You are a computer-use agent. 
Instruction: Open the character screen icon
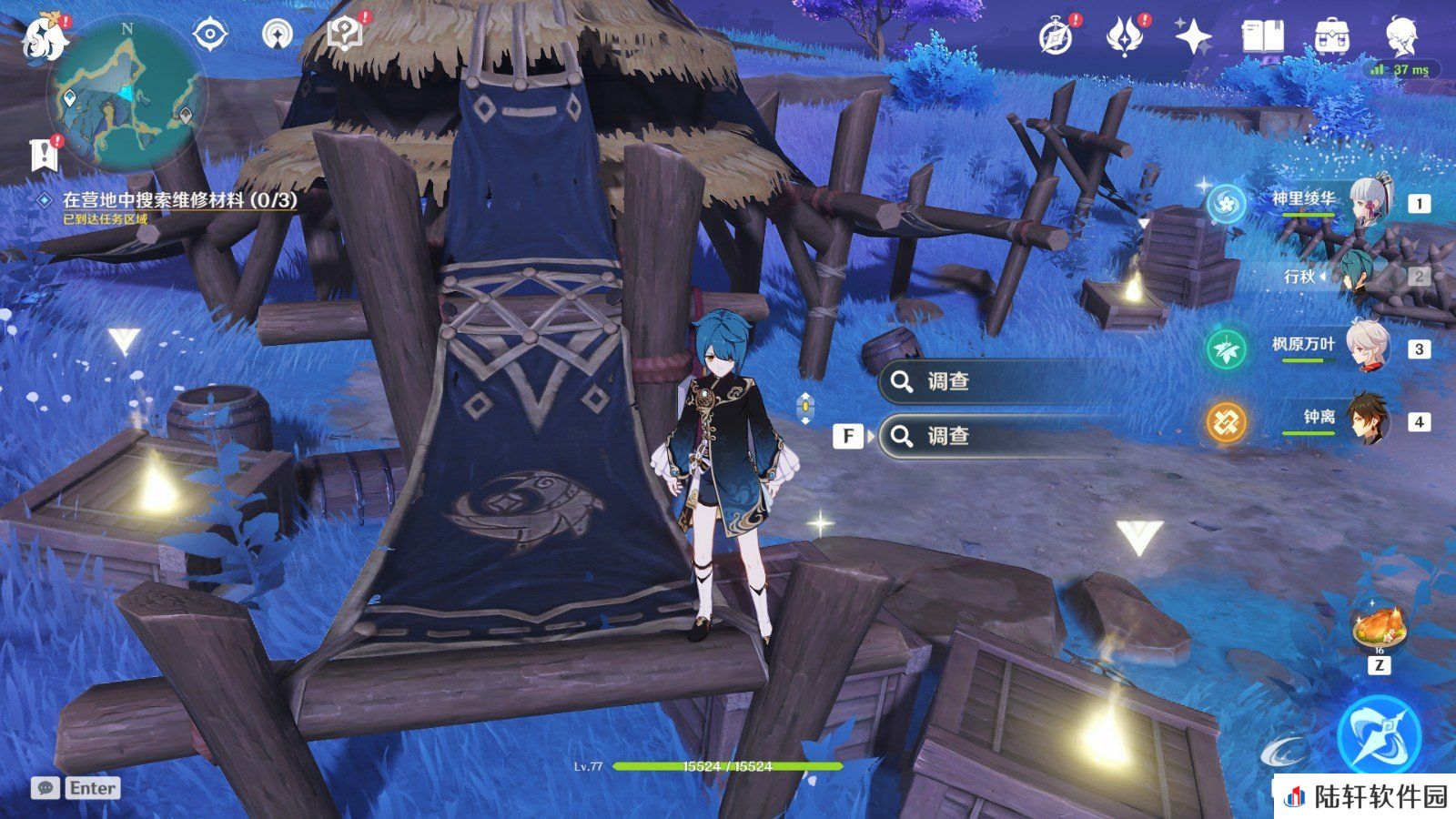1400,37
